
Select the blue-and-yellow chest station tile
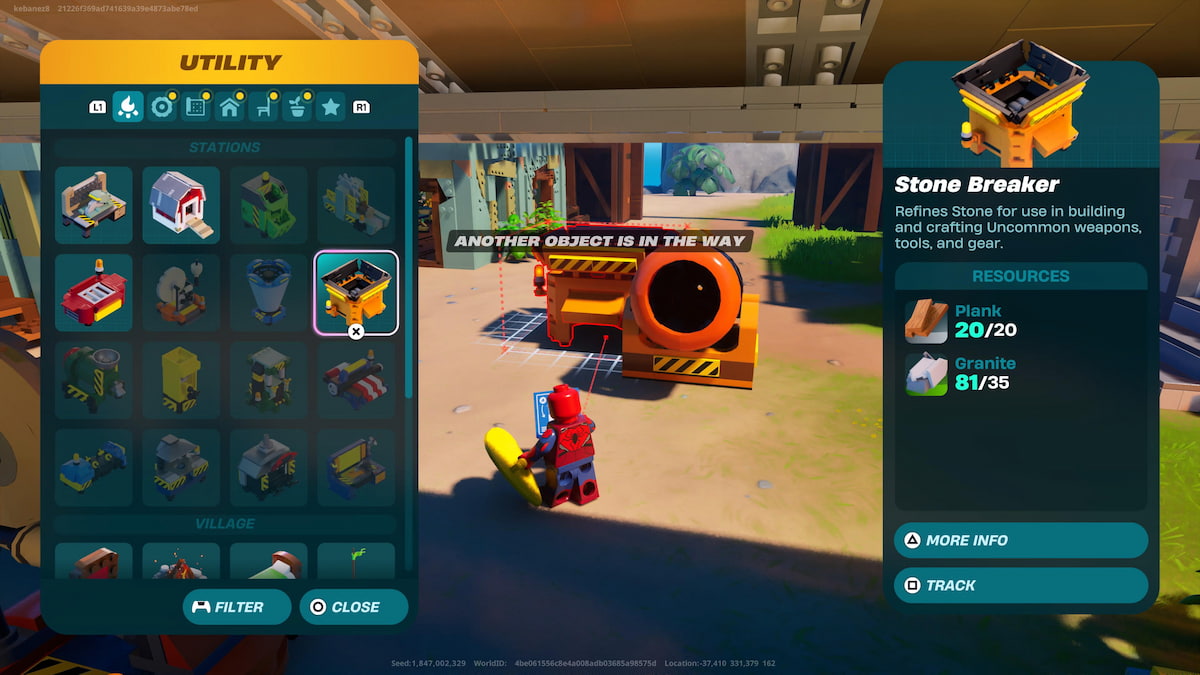[x=356, y=467]
